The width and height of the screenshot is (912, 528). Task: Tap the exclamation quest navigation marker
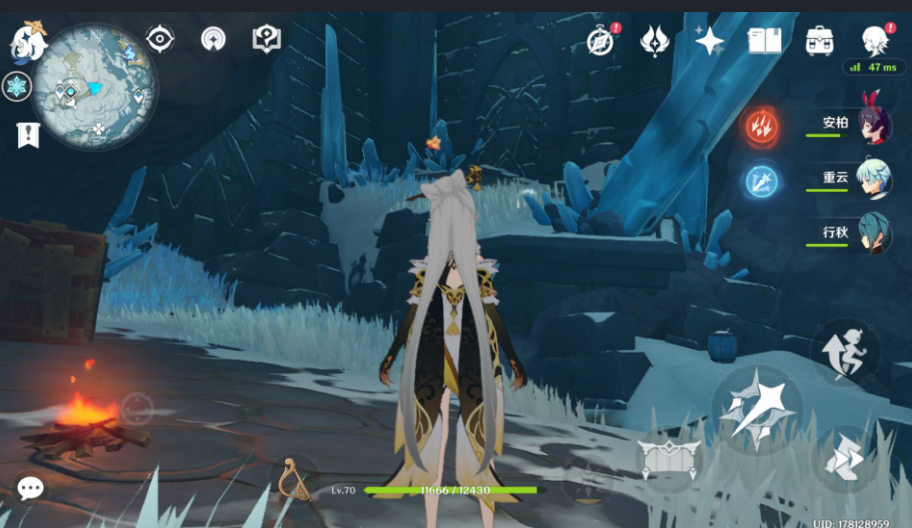pyautogui.click(x=28, y=134)
